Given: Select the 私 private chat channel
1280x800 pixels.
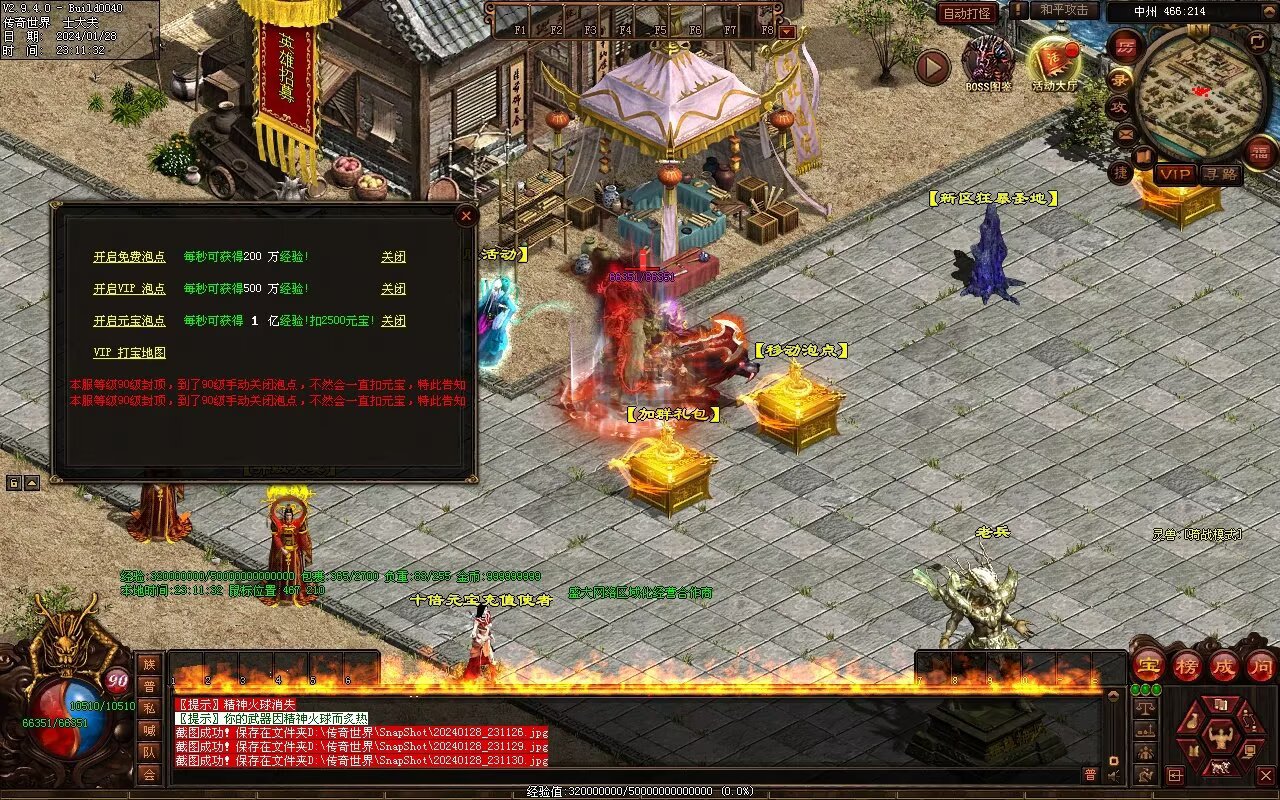Looking at the screenshot, I should [x=149, y=708].
